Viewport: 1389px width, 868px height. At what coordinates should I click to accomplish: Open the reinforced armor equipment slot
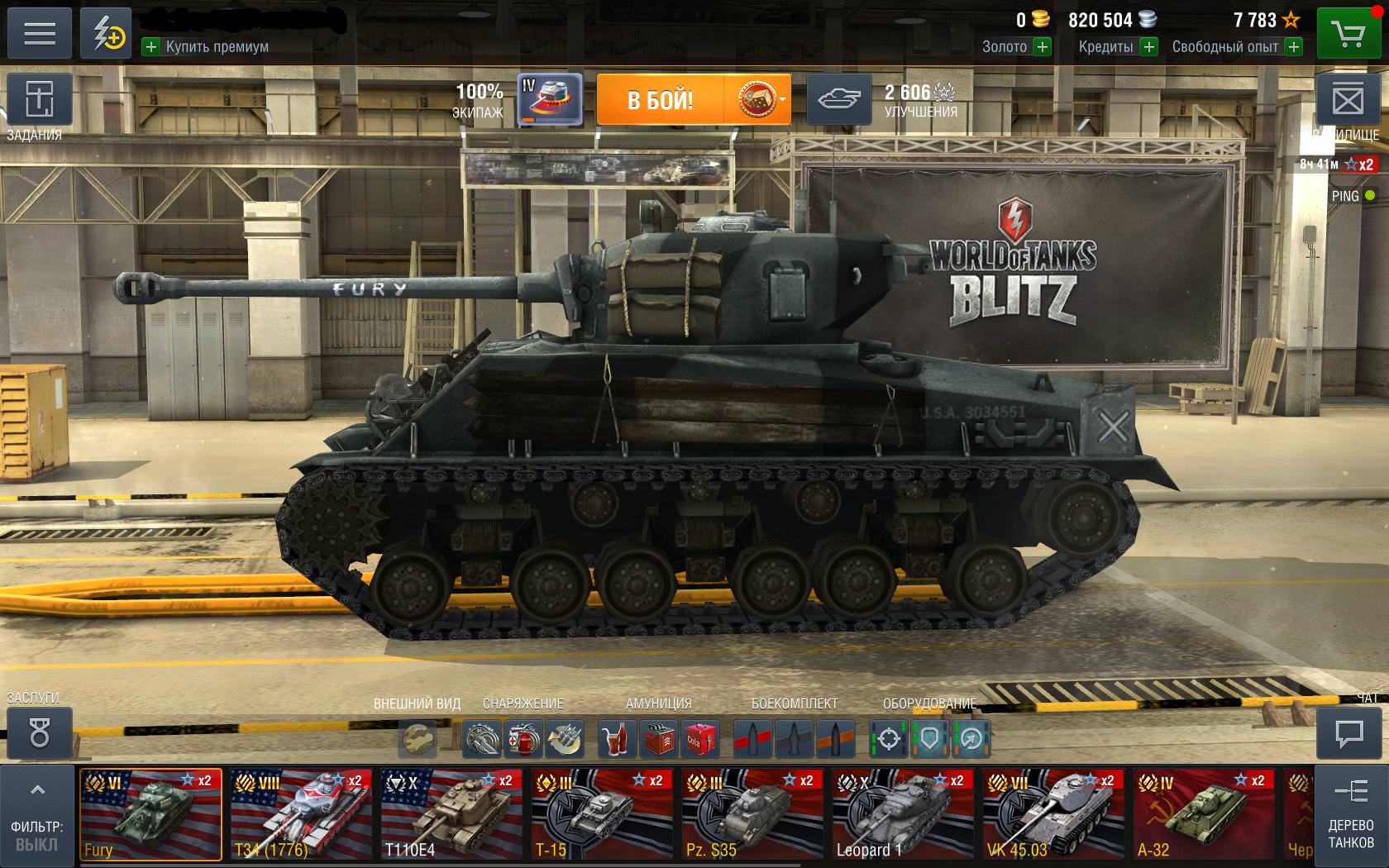930,738
